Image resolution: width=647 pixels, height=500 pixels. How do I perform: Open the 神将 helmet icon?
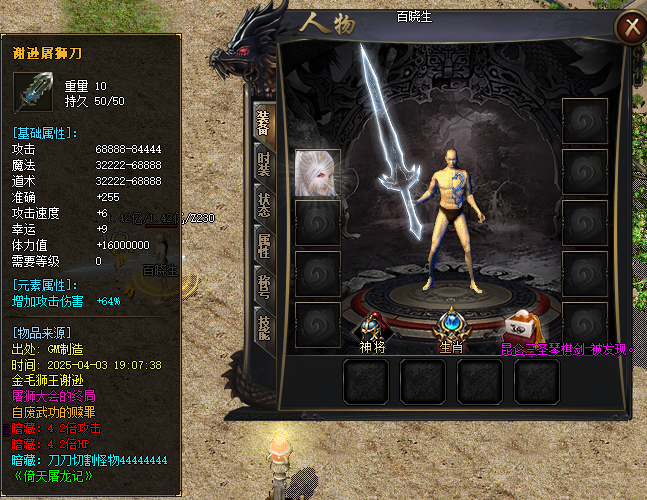click(373, 326)
